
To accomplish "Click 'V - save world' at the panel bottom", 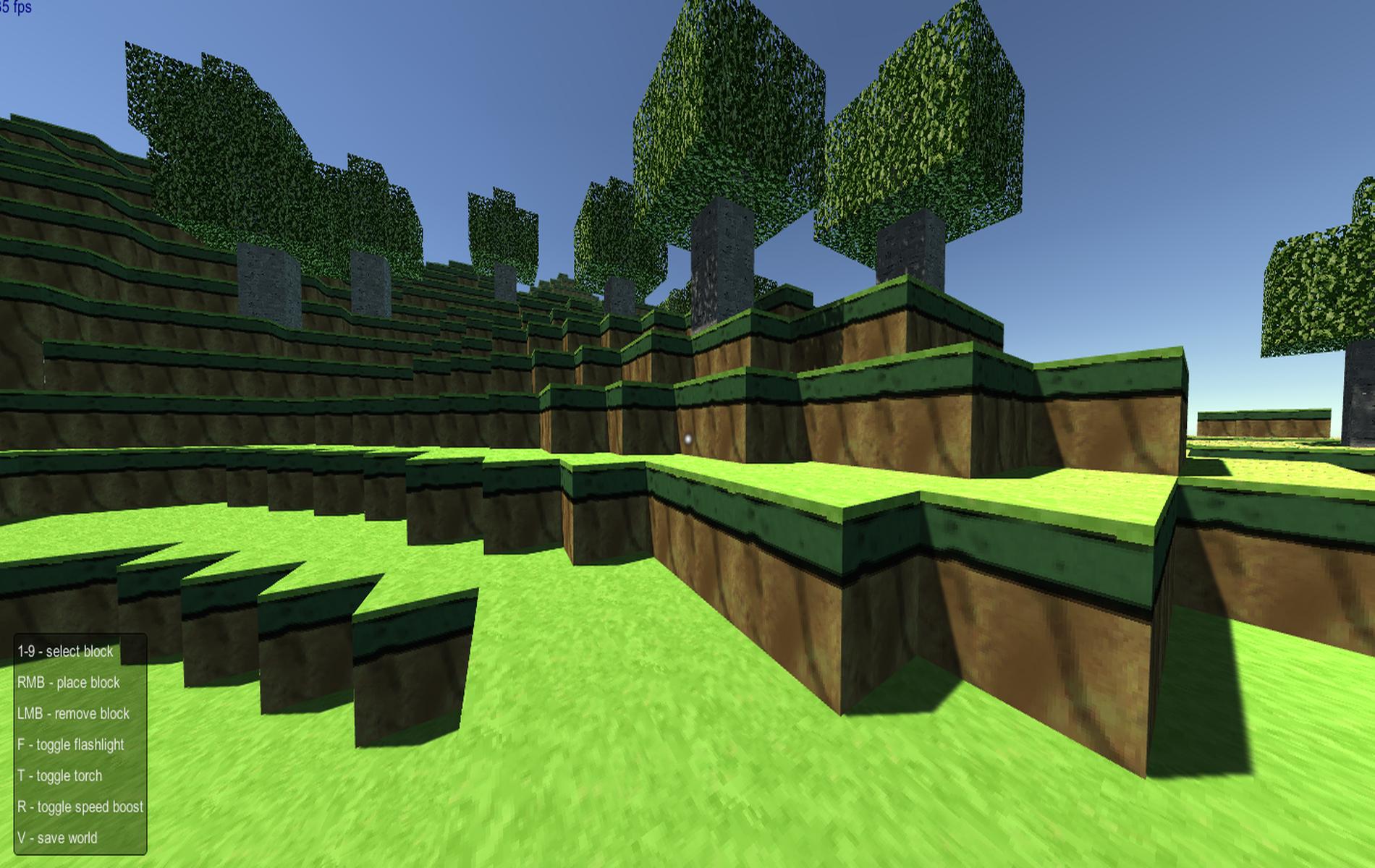I will [57, 838].
